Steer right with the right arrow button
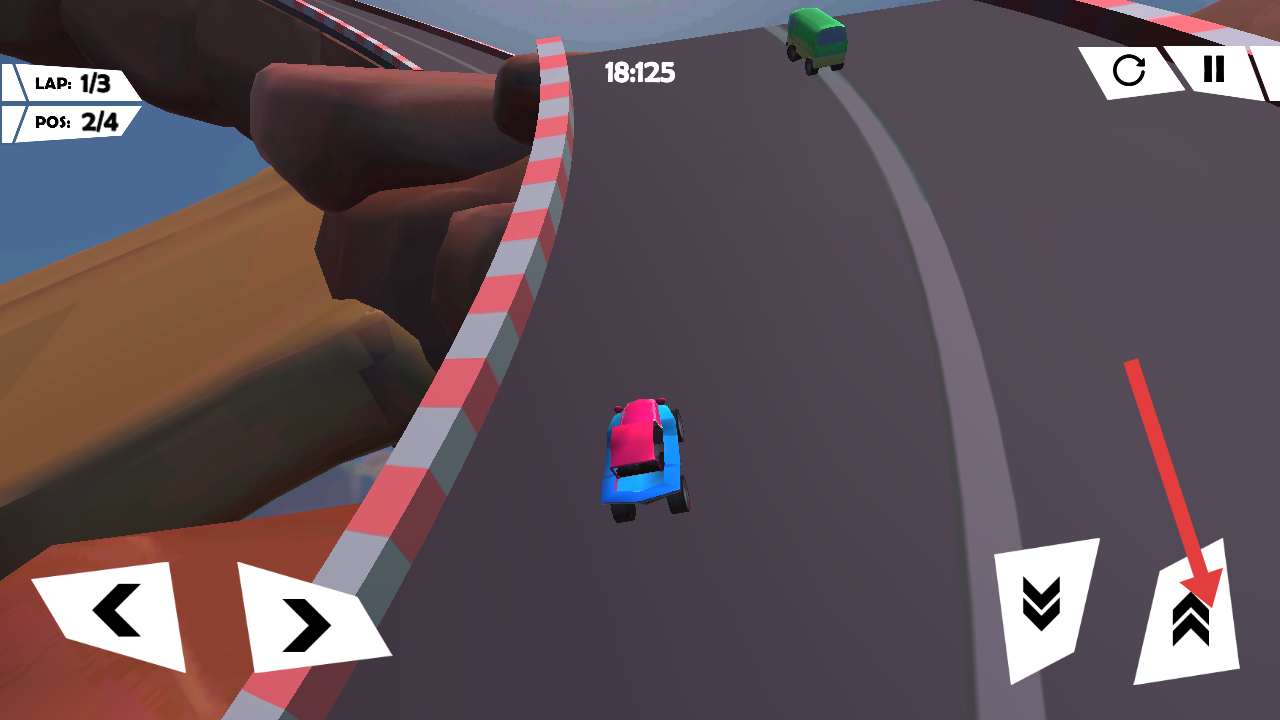This screenshot has width=1280, height=720. pos(308,622)
